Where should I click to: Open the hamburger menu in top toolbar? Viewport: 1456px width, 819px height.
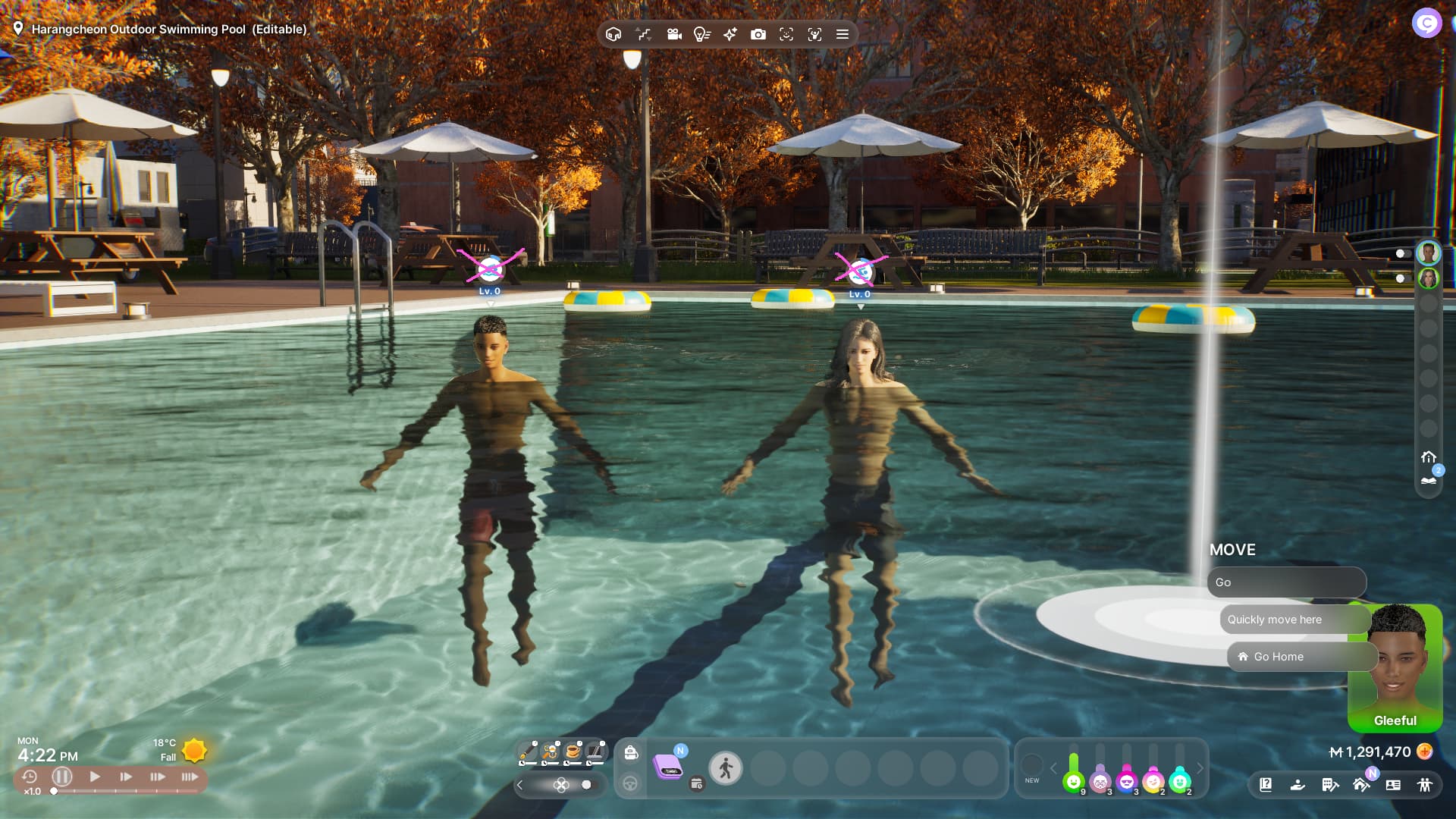[x=842, y=34]
